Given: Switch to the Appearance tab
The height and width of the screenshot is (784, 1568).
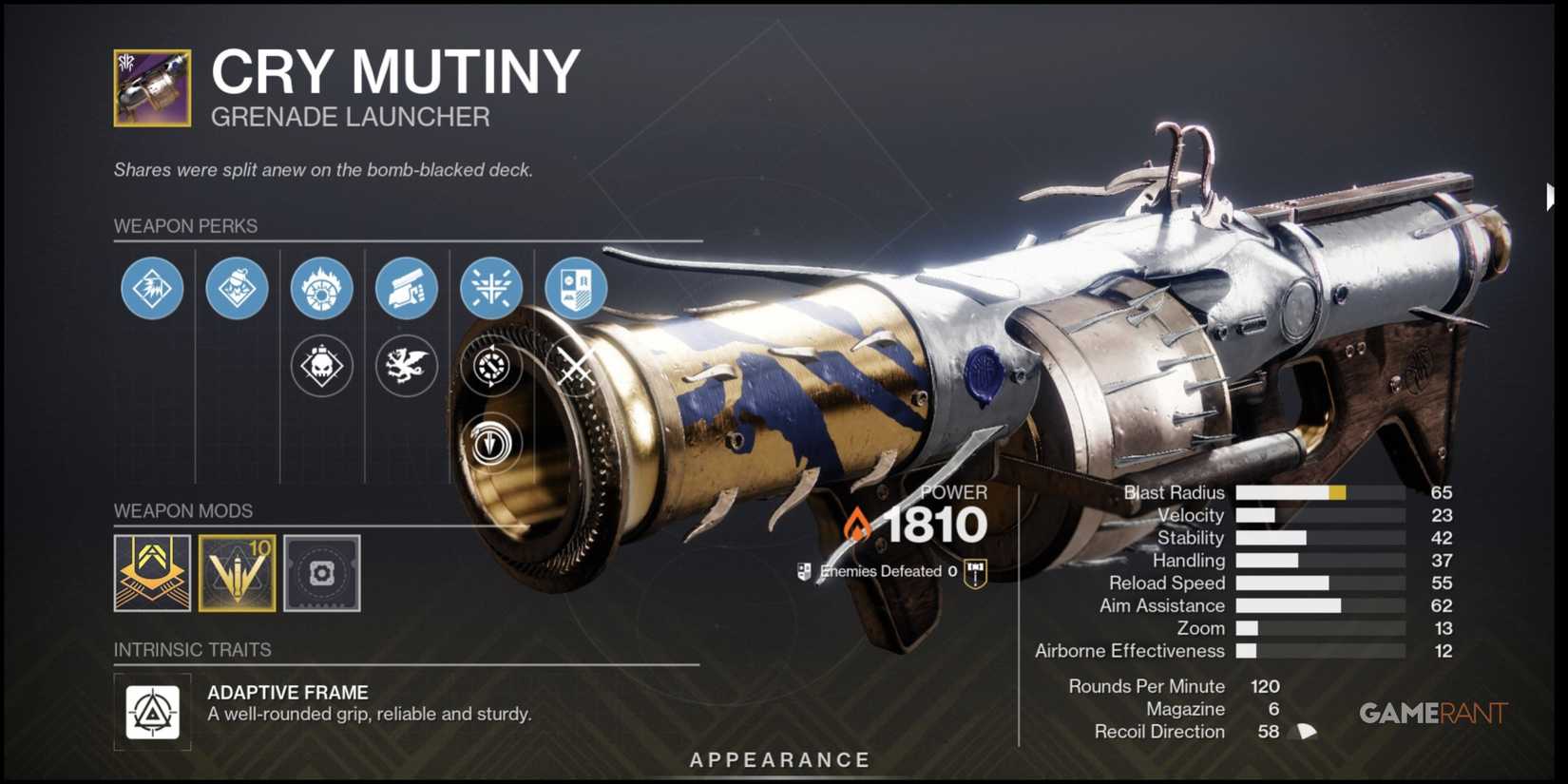Looking at the screenshot, I should [779, 759].
